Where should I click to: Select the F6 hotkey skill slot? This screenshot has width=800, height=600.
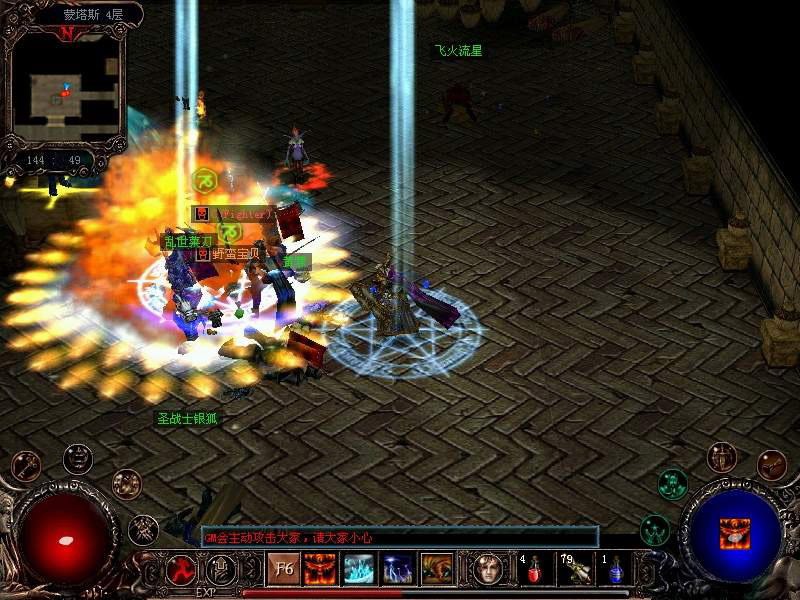(x=282, y=570)
